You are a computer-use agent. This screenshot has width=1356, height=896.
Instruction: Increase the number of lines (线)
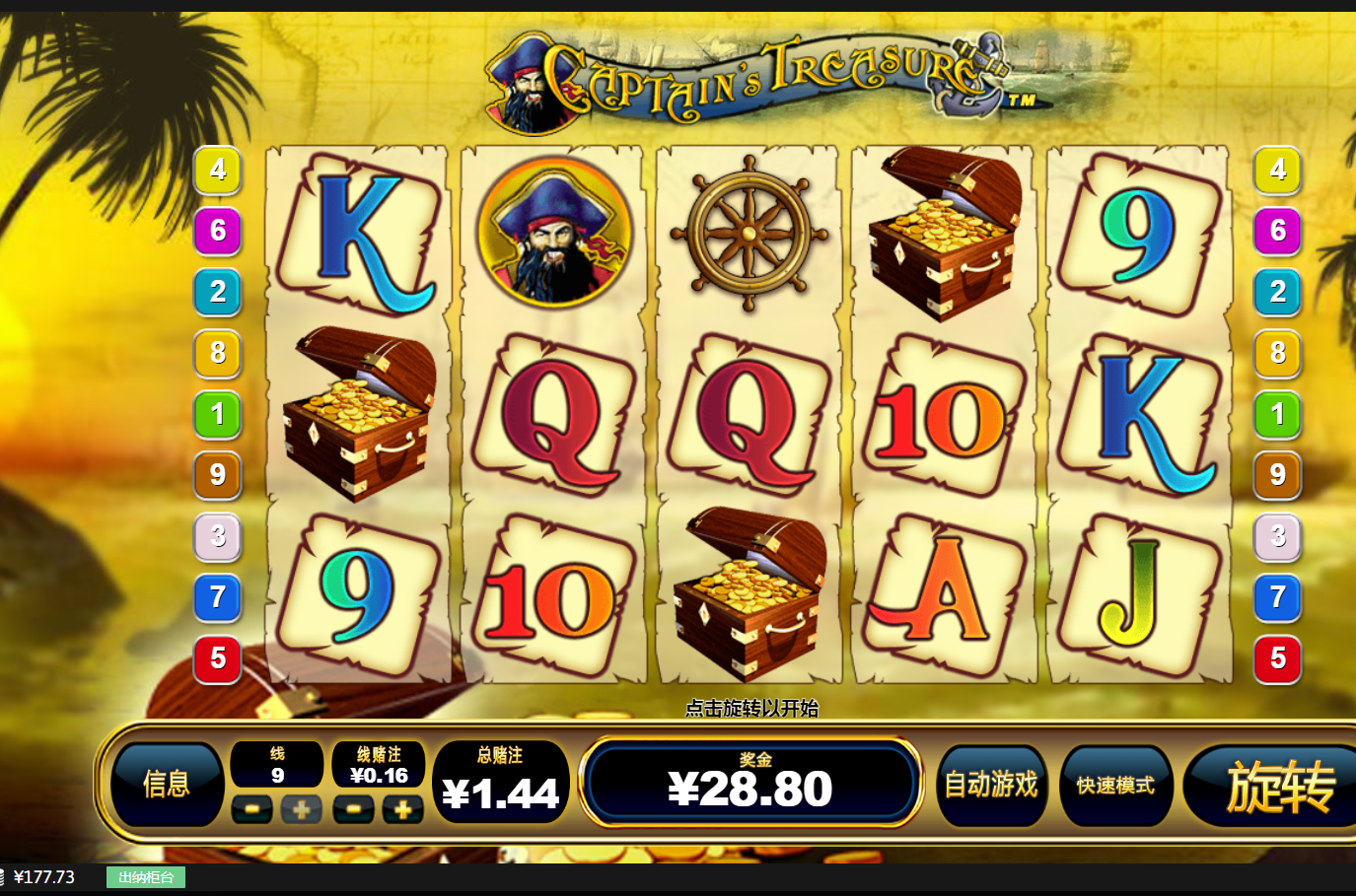pos(302,810)
